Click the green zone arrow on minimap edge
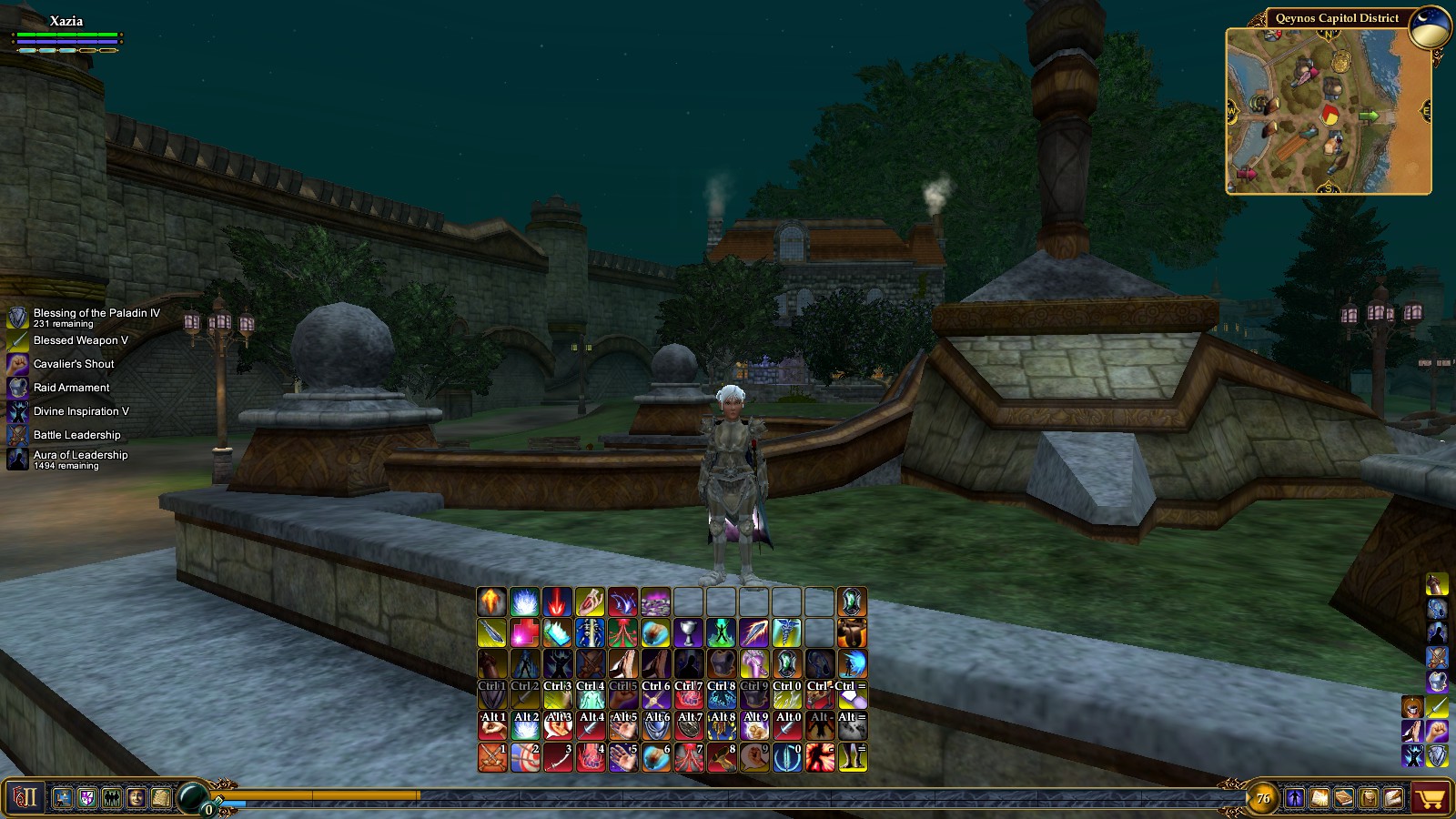This screenshot has width=1456, height=819. click(1369, 116)
